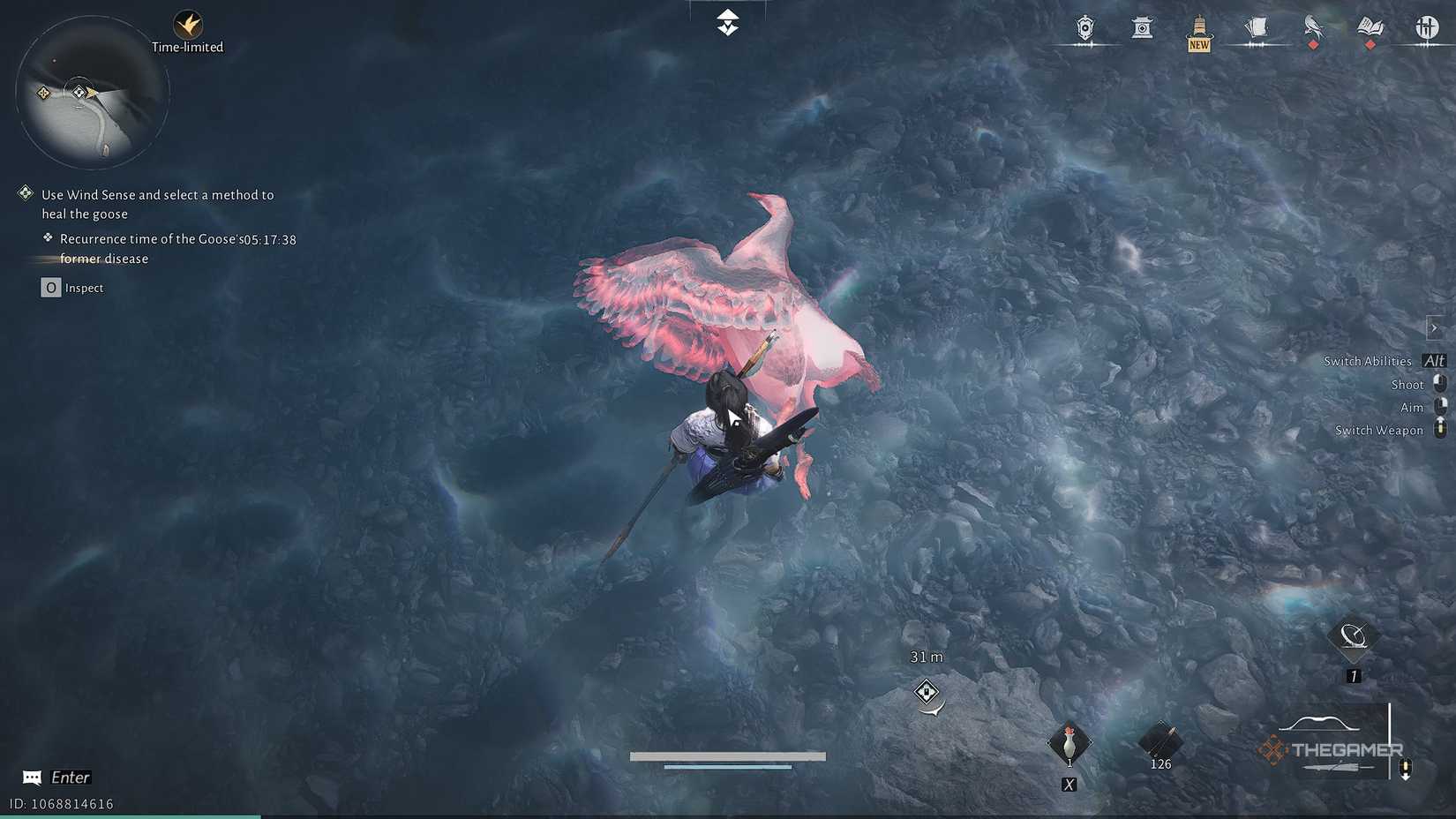
Task: Select the Time-limited event icon
Action: click(x=188, y=26)
